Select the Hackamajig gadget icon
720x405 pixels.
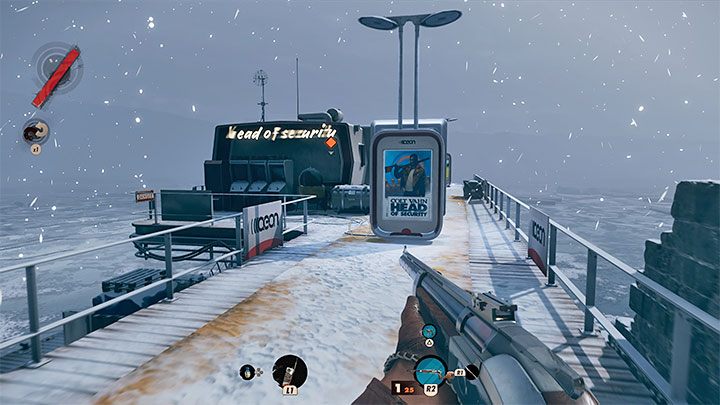tap(290, 371)
